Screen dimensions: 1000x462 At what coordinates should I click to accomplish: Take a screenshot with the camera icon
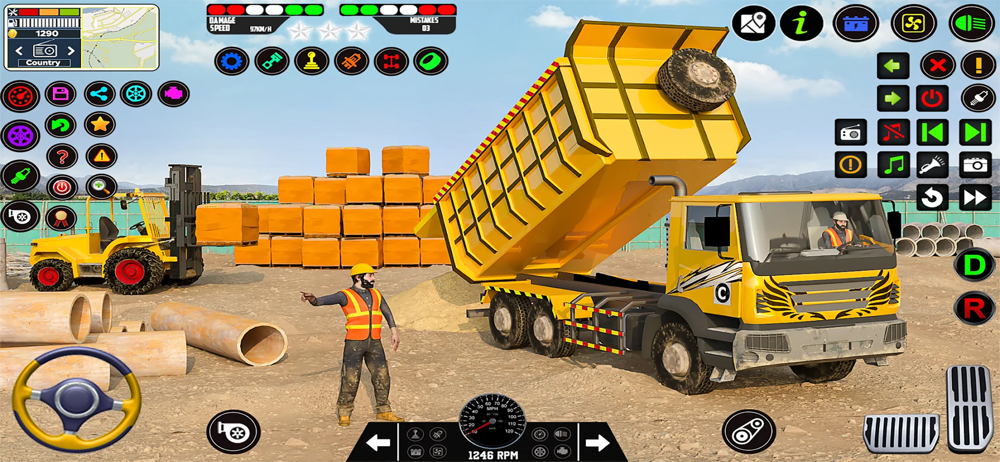click(x=975, y=165)
